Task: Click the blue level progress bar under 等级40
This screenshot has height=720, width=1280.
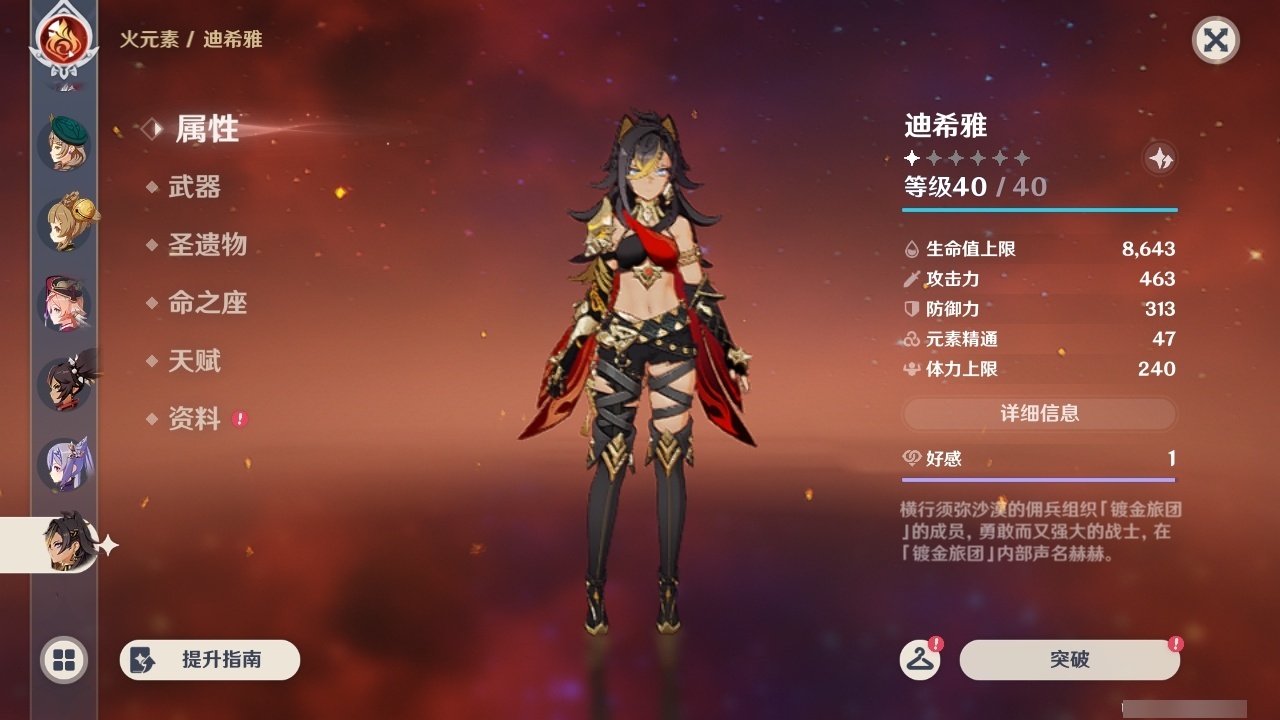Action: click(1040, 210)
